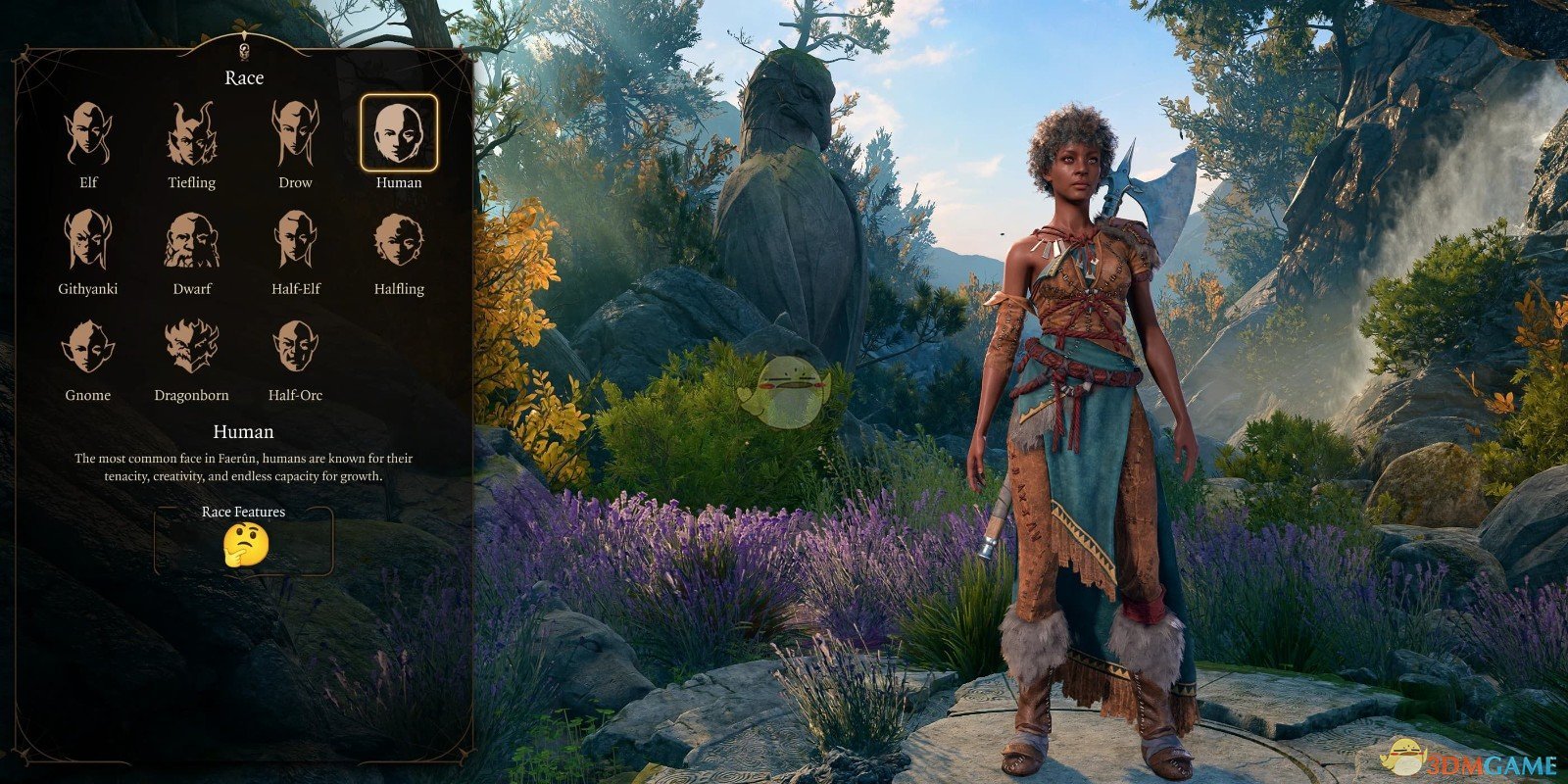Click the thinking emoji inside Race Features box
Screen dimensions: 1568x784
(x=245, y=546)
